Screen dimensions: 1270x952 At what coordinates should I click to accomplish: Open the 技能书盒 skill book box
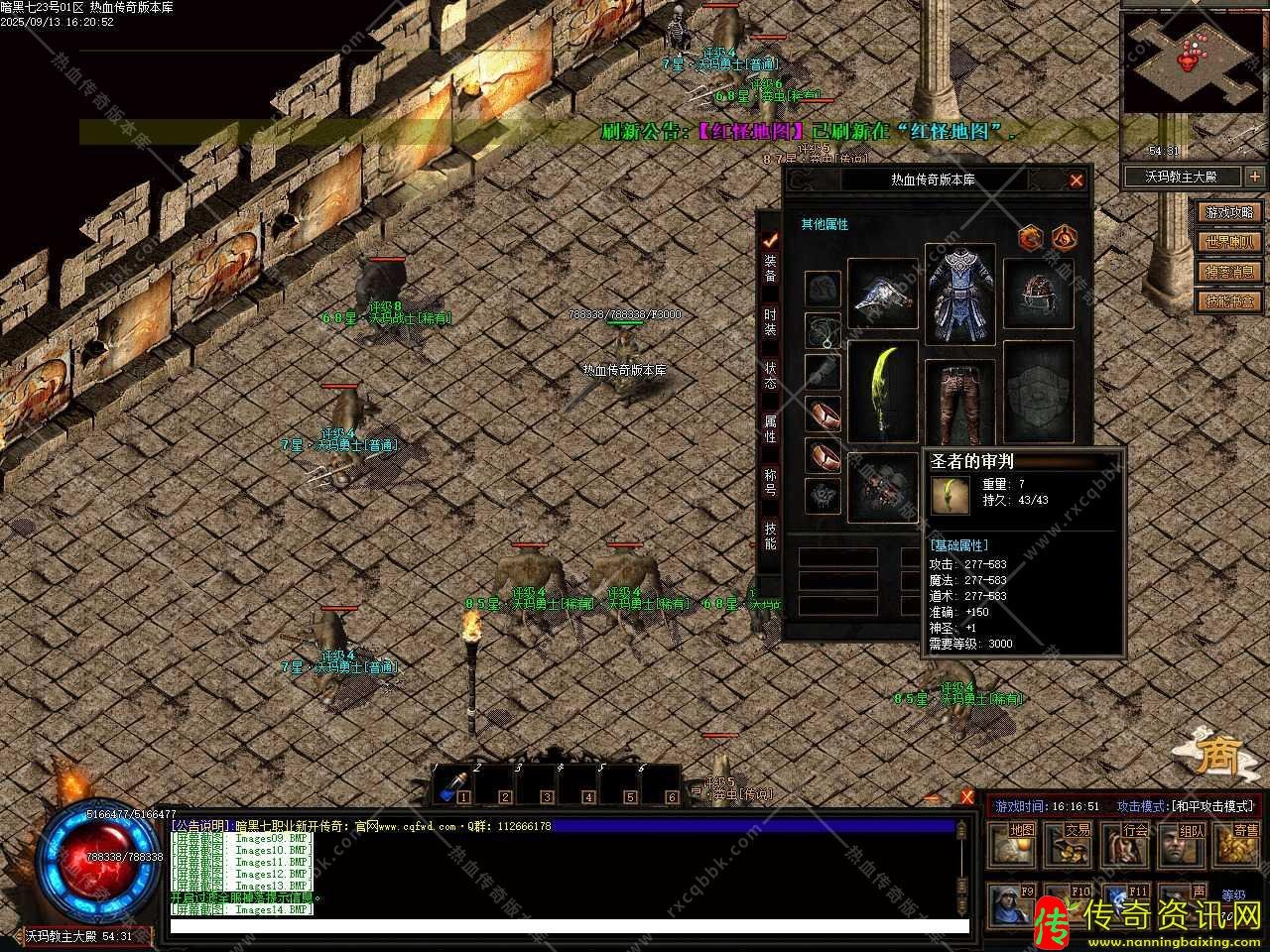1229,301
